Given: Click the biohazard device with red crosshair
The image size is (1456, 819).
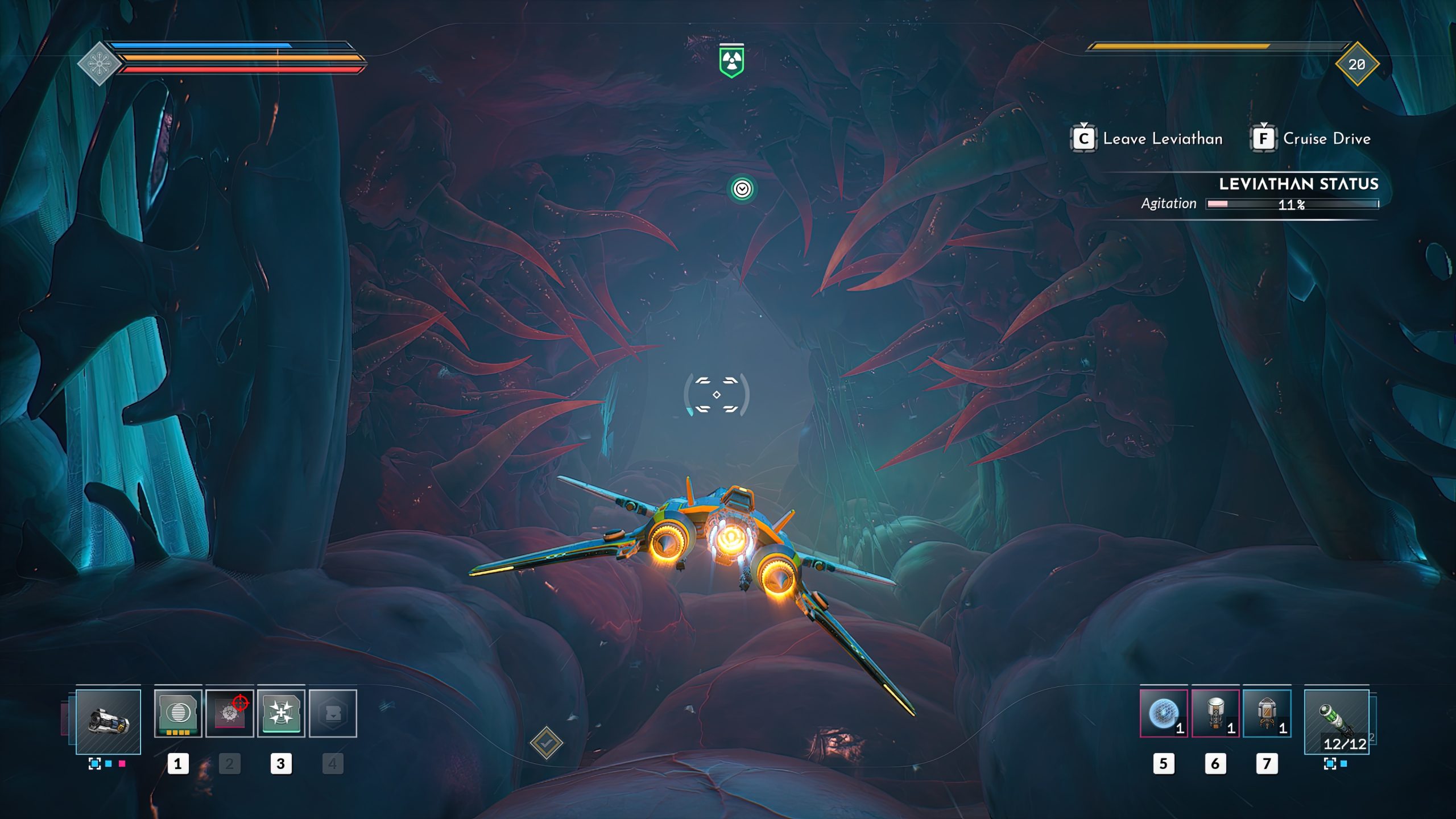Looking at the screenshot, I should point(229,713).
